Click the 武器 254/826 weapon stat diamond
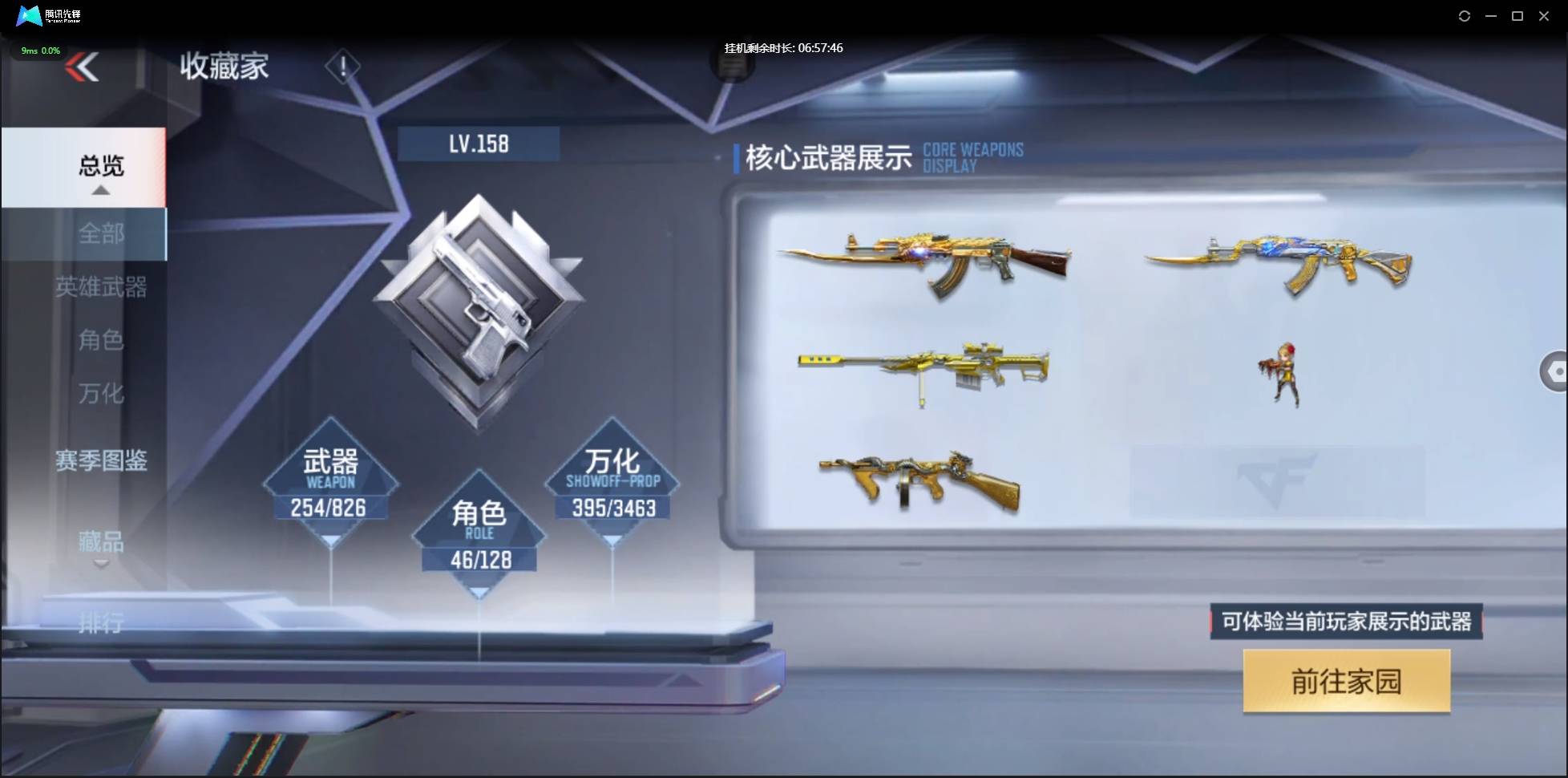Viewport: 1568px width, 778px height. 329,484
